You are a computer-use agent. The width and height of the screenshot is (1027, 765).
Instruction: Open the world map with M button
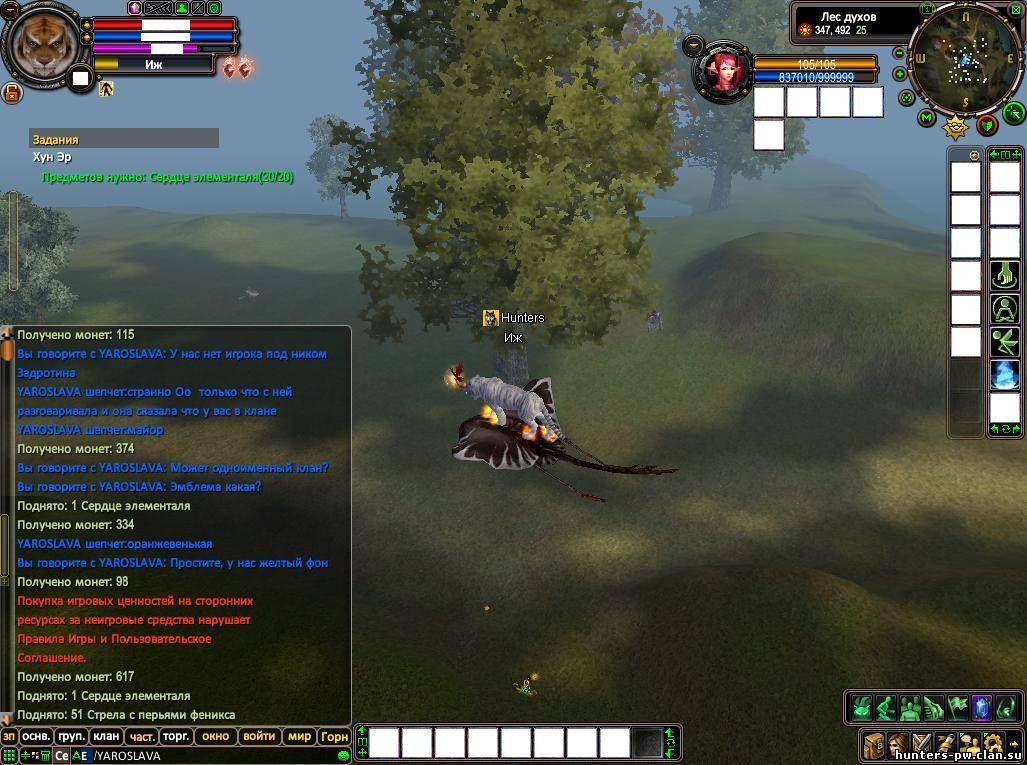click(927, 119)
